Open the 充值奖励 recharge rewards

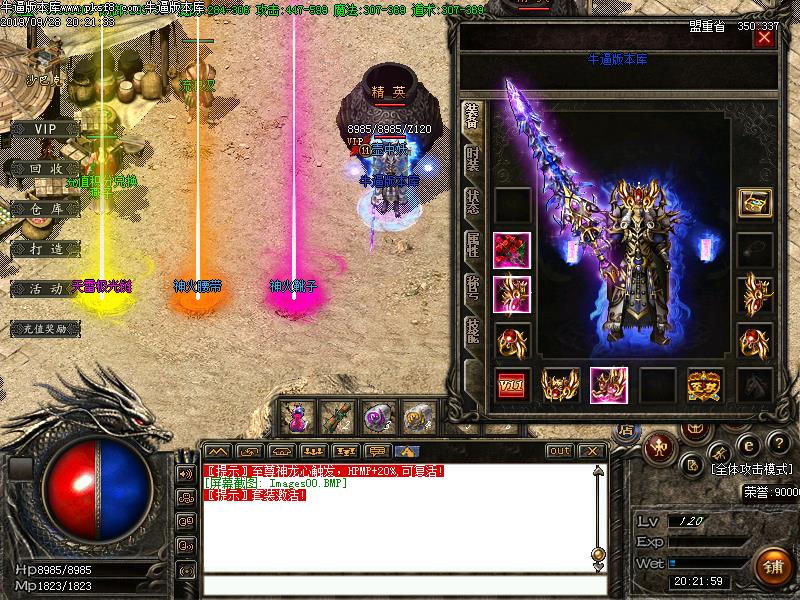click(x=45, y=327)
